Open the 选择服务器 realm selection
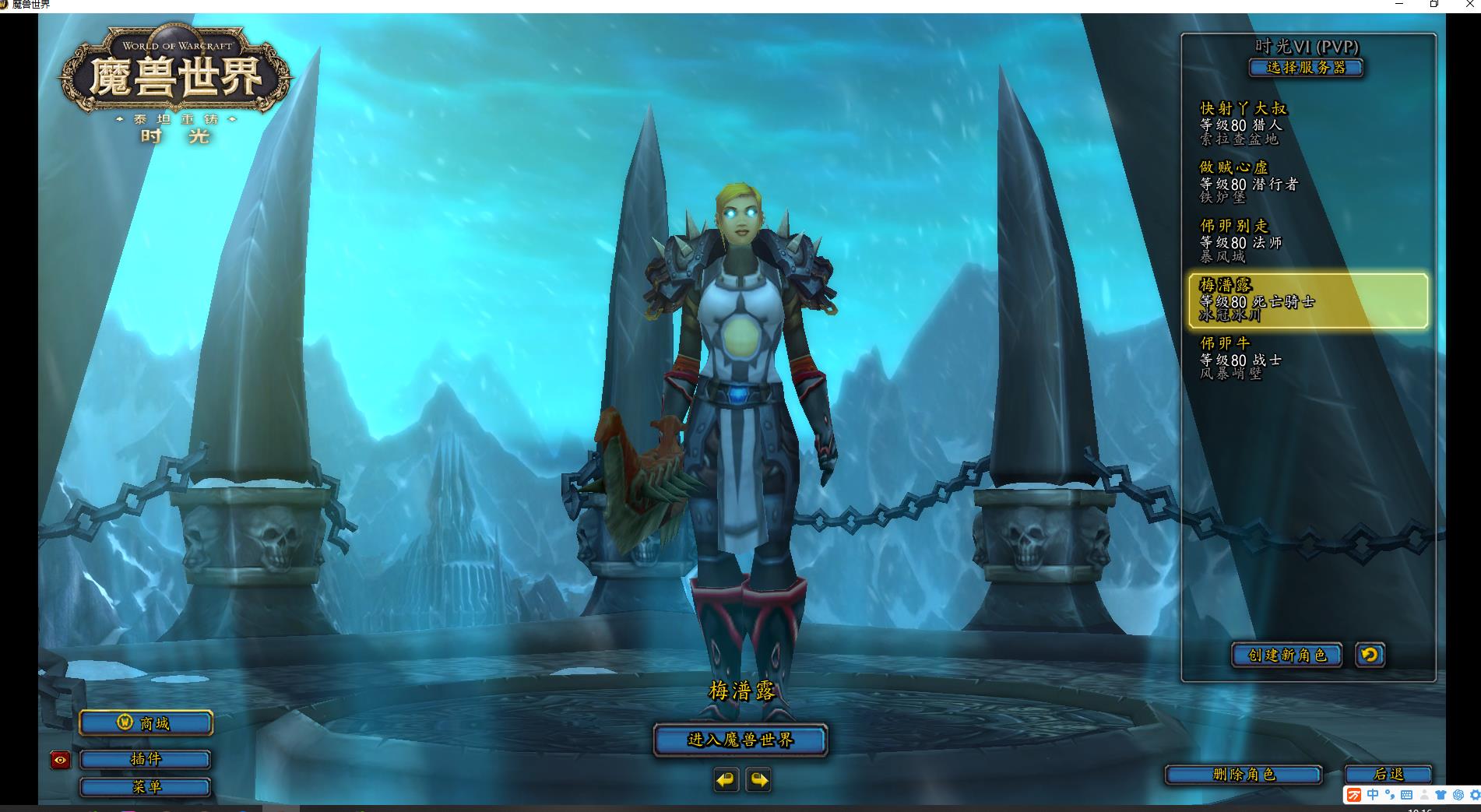The height and width of the screenshot is (812, 1481). (x=1306, y=68)
